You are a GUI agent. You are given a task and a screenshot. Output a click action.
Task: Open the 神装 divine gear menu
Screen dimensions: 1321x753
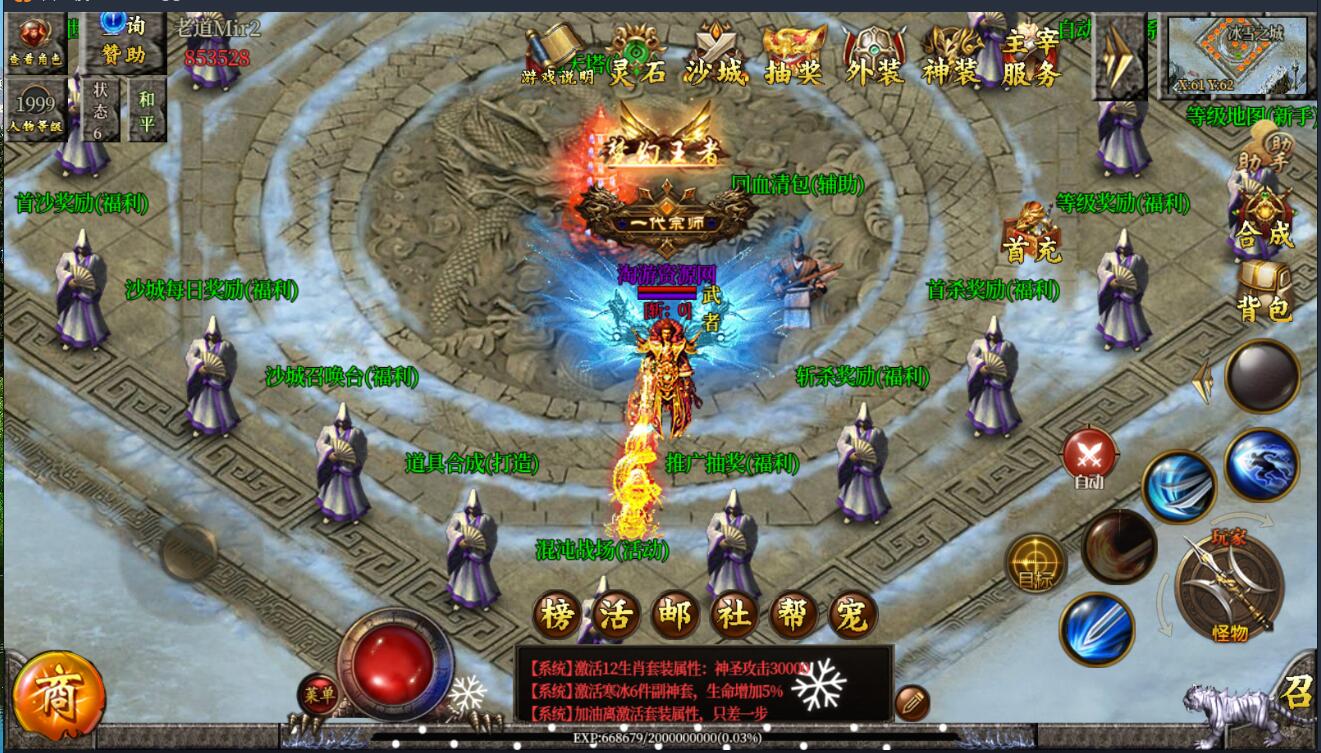coord(951,55)
